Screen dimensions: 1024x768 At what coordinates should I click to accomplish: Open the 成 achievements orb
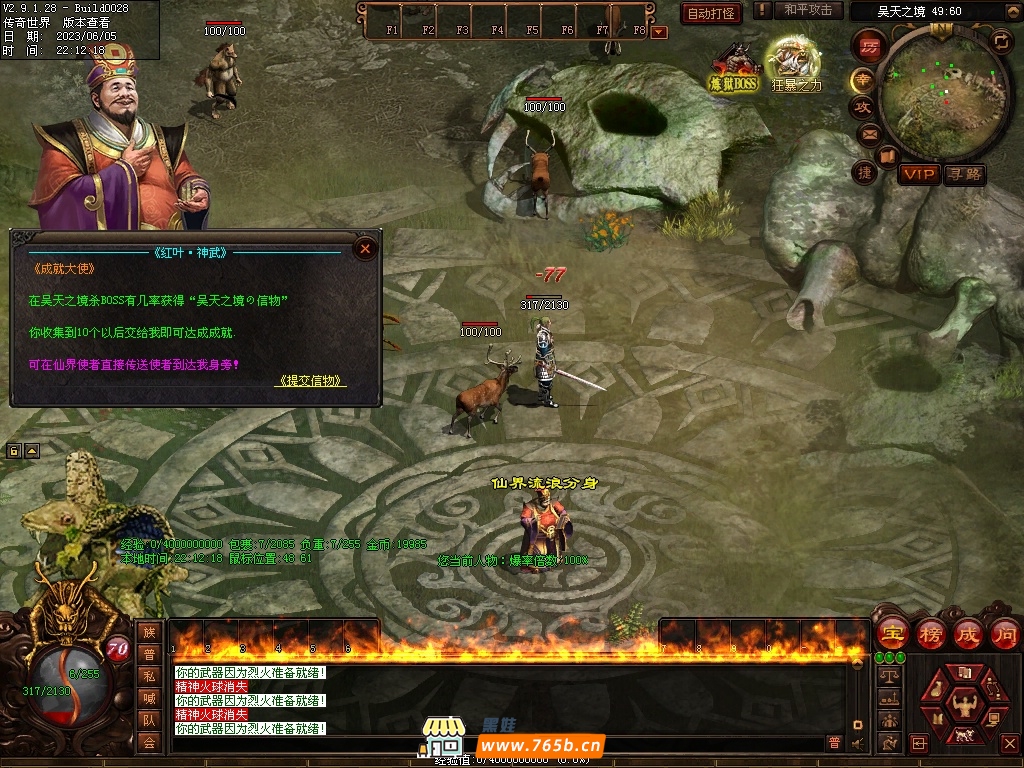click(968, 633)
